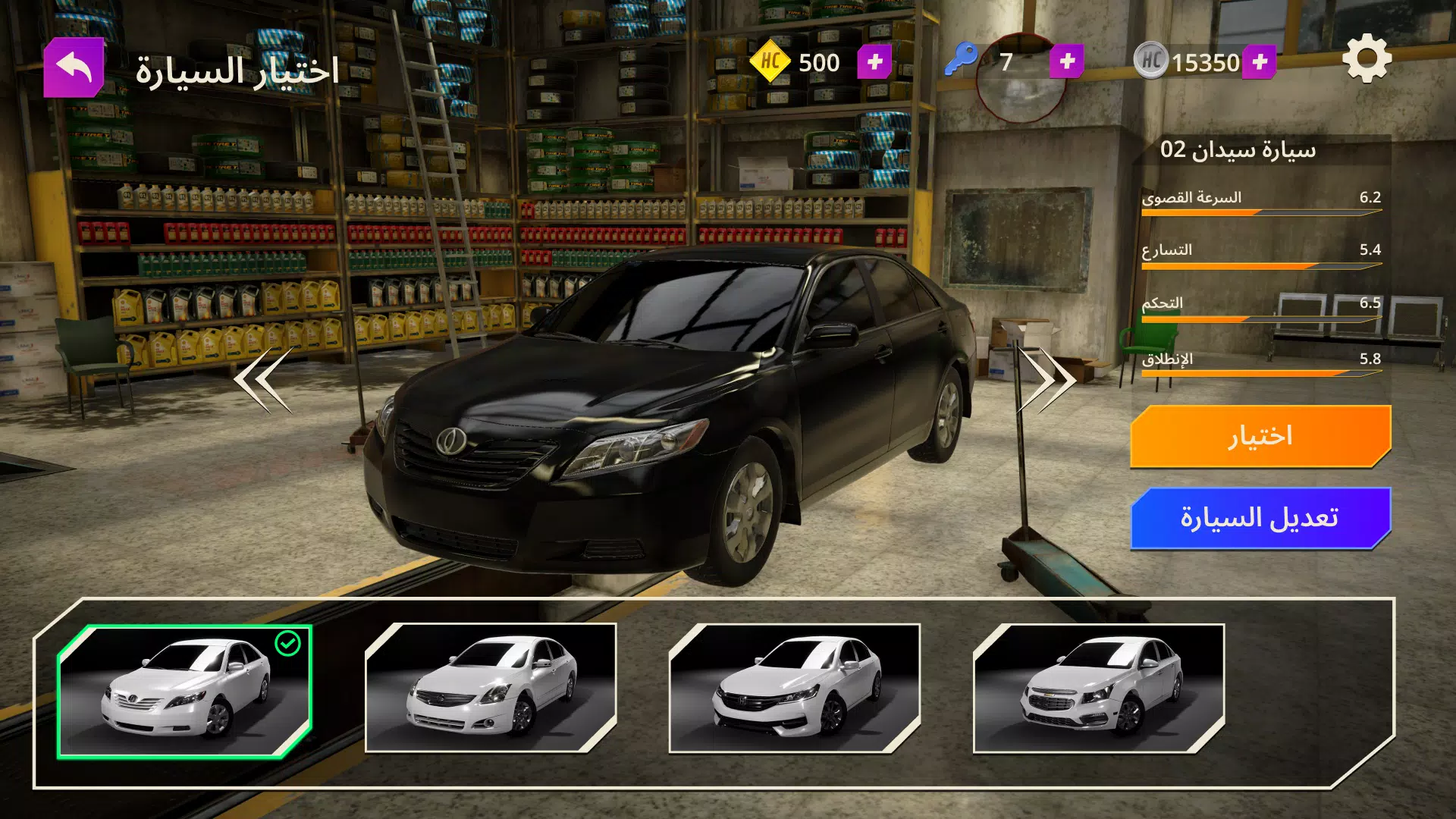The width and height of the screenshot is (1456, 819).
Task: Show the next car with right chevrons
Action: tap(1047, 380)
